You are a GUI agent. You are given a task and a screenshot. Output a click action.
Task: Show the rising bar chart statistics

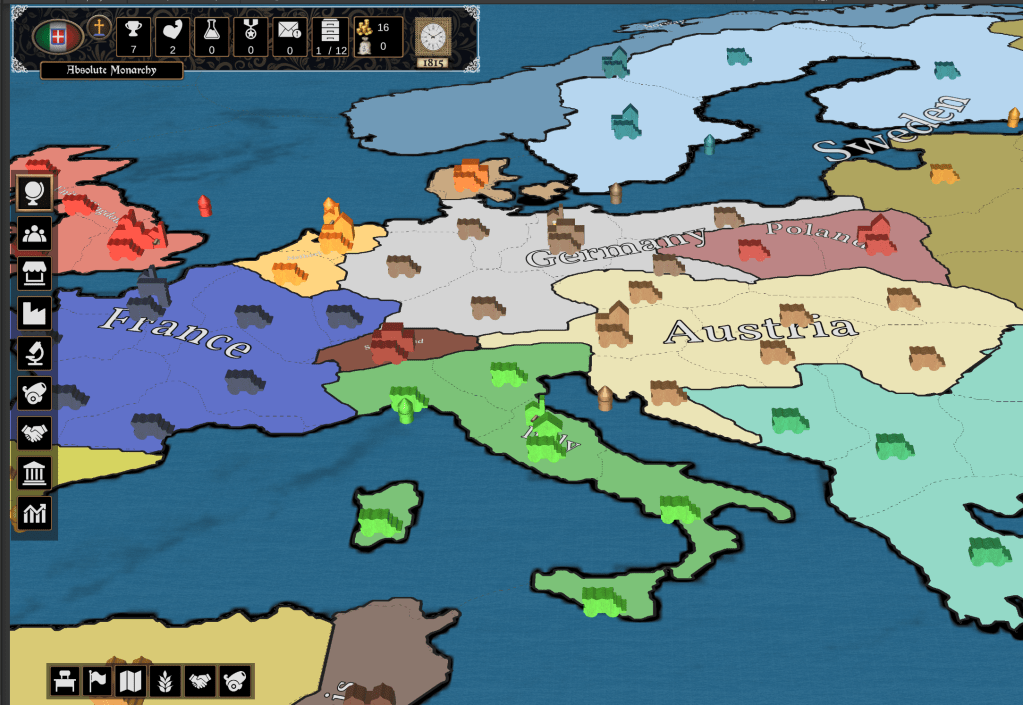[x=35, y=513]
